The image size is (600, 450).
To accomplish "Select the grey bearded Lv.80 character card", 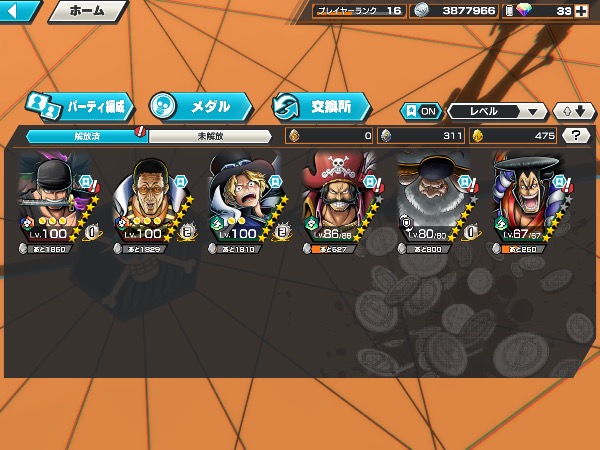I will pos(433,200).
